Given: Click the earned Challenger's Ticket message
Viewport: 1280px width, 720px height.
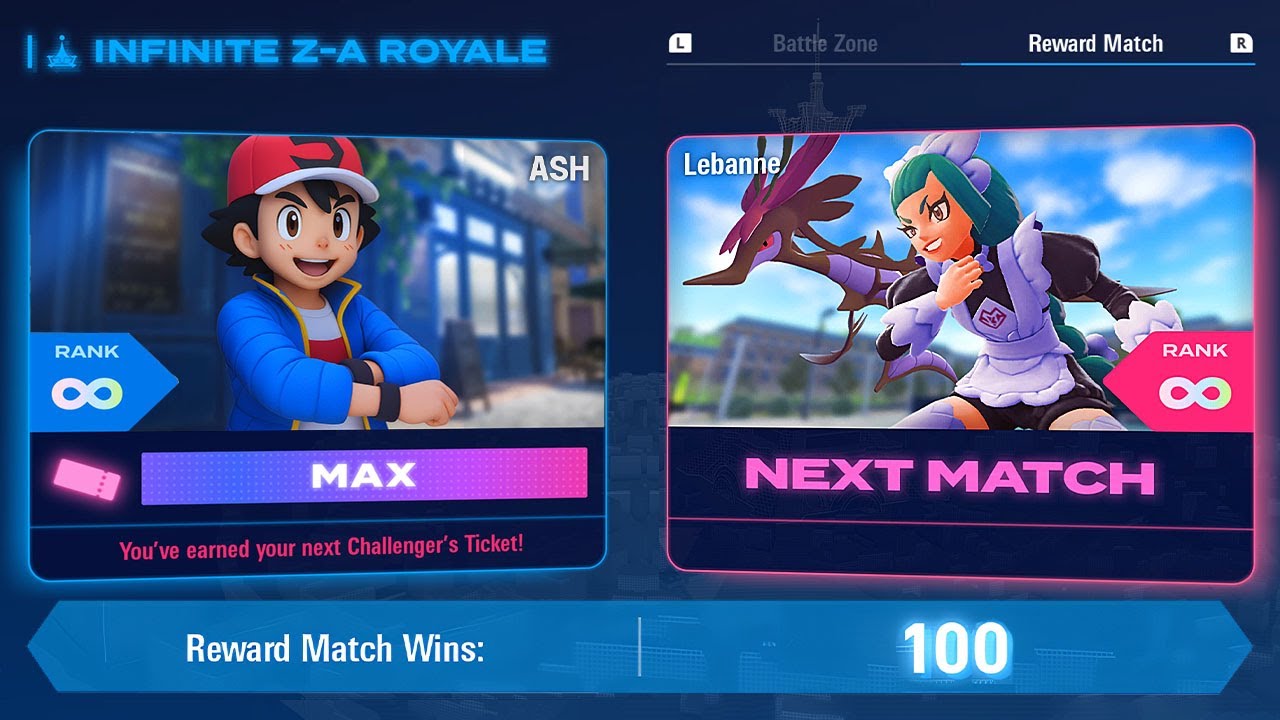Looking at the screenshot, I should click(x=322, y=548).
